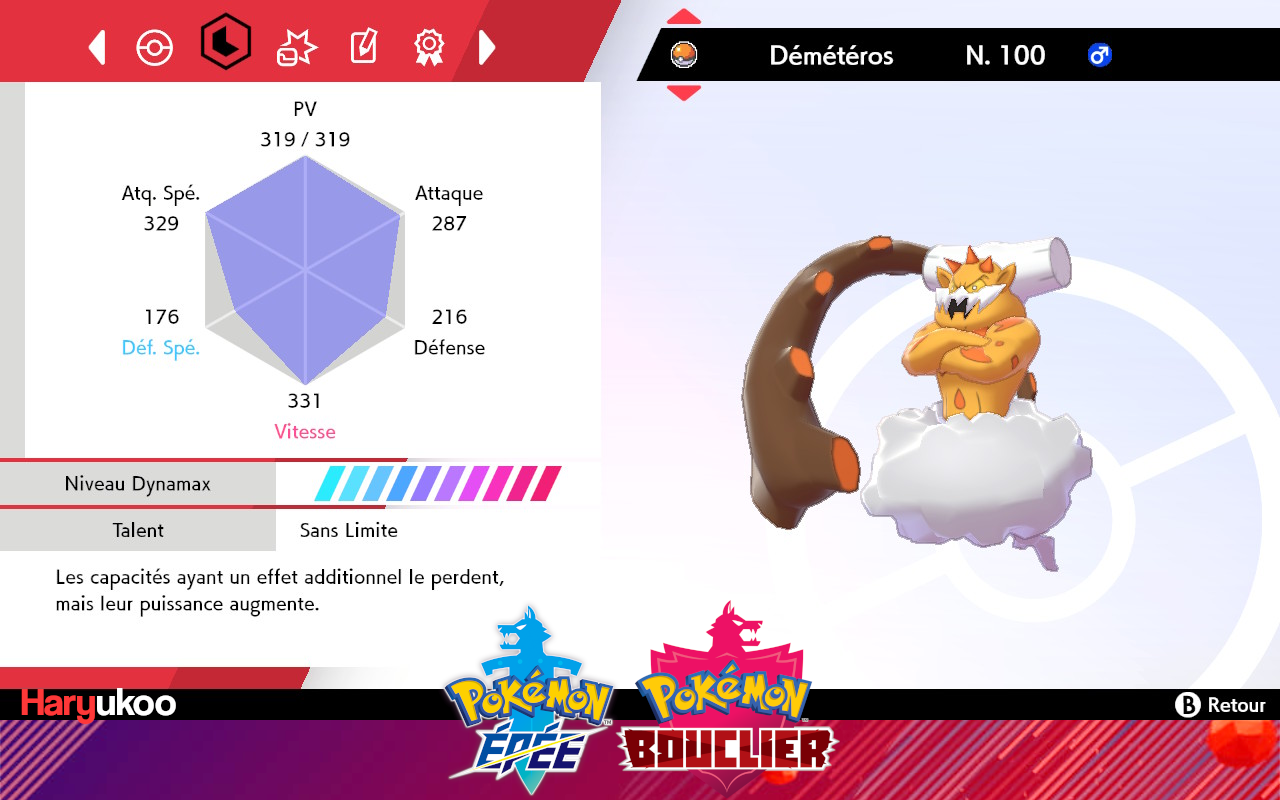The width and height of the screenshot is (1280, 800).
Task: Select the Talent row label
Action: 138,530
